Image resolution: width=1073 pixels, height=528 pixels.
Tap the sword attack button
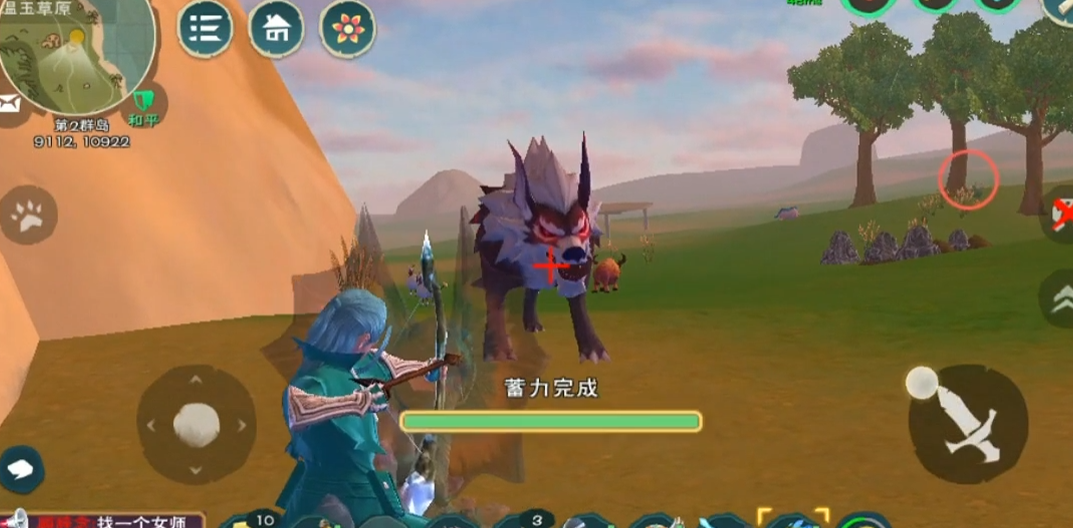(968, 424)
